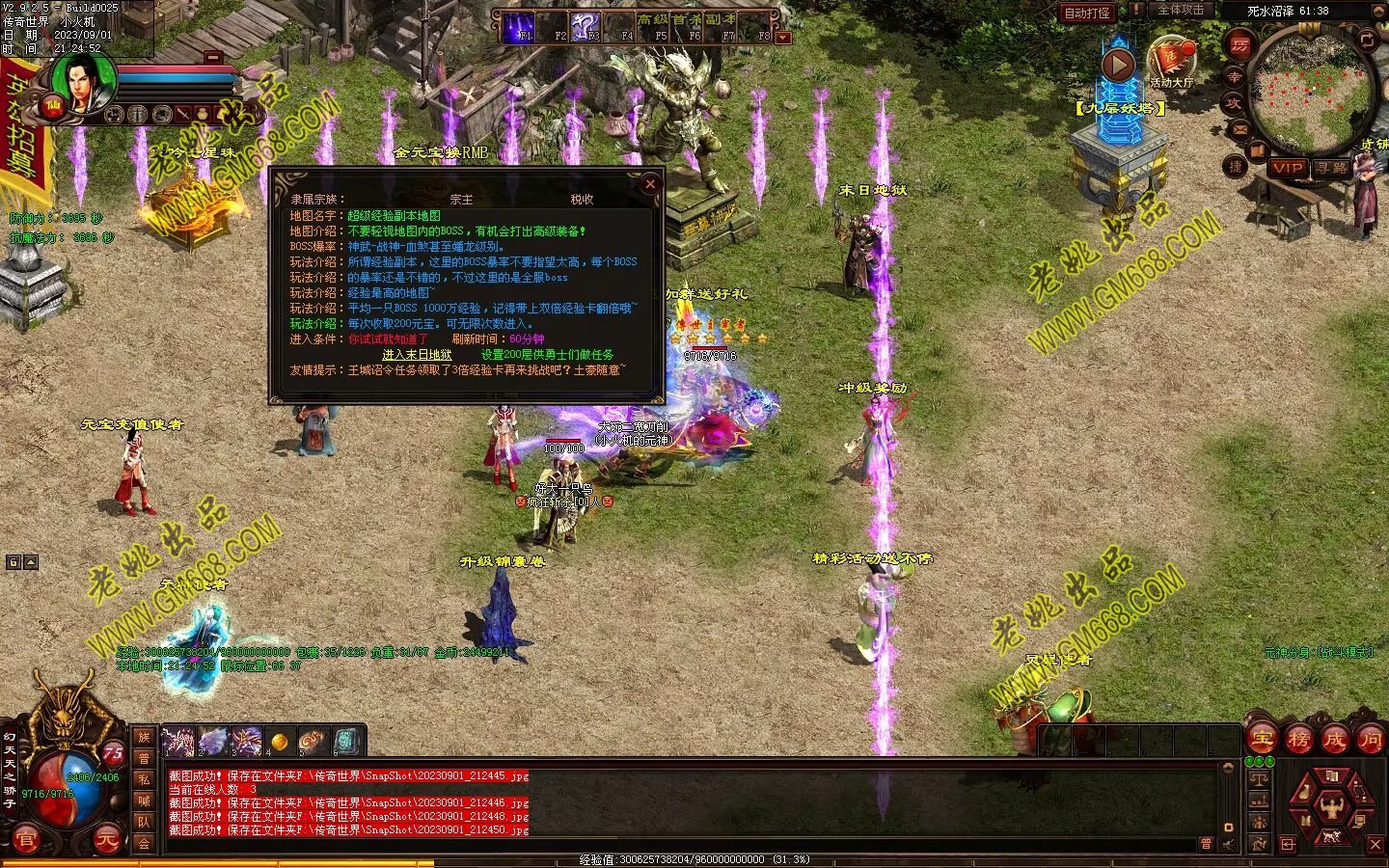The width and height of the screenshot is (1389, 868).
Task: Switch chat to the 私 private channel
Action: (x=144, y=779)
